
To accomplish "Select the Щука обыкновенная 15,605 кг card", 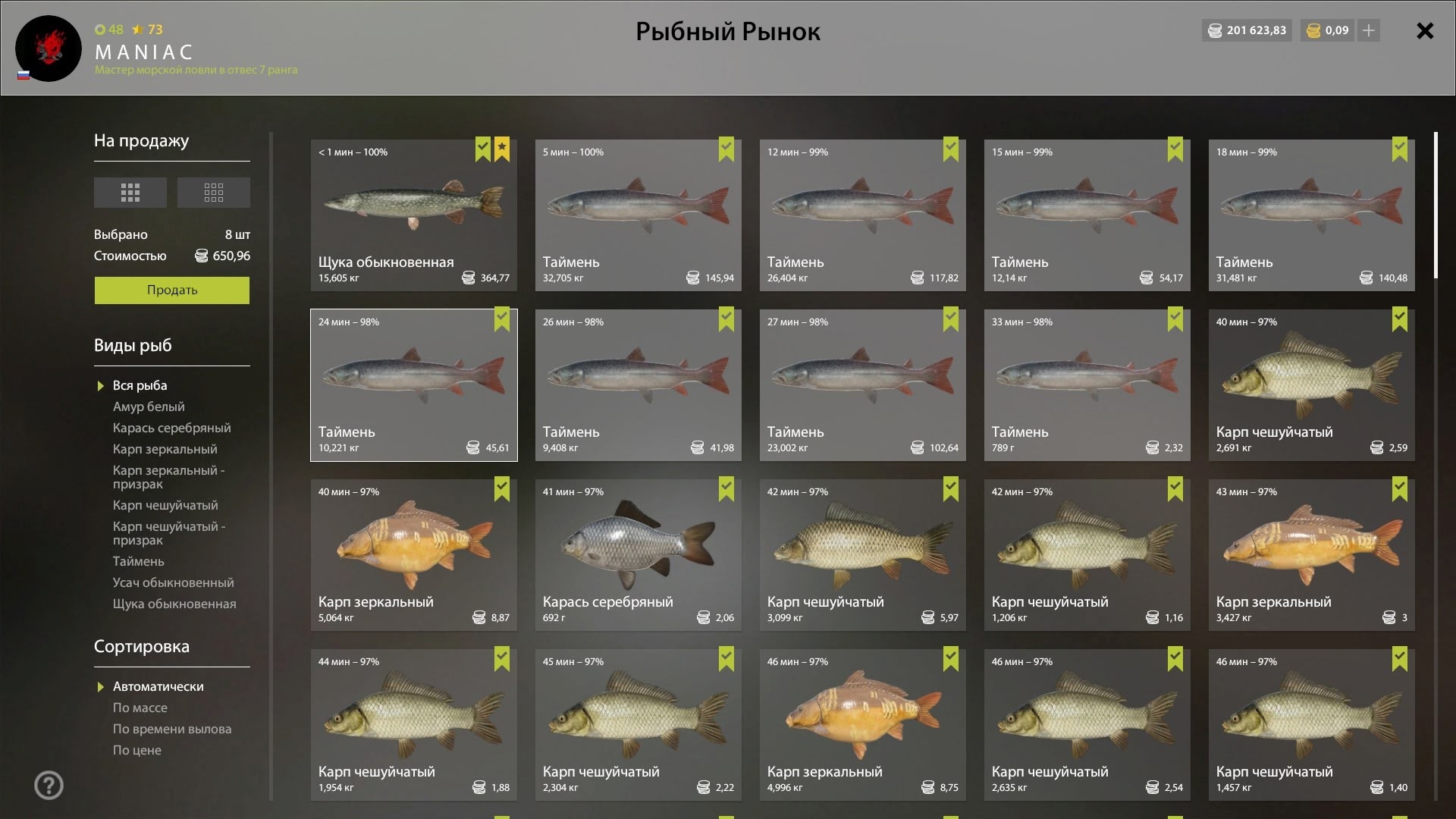I will point(413,215).
